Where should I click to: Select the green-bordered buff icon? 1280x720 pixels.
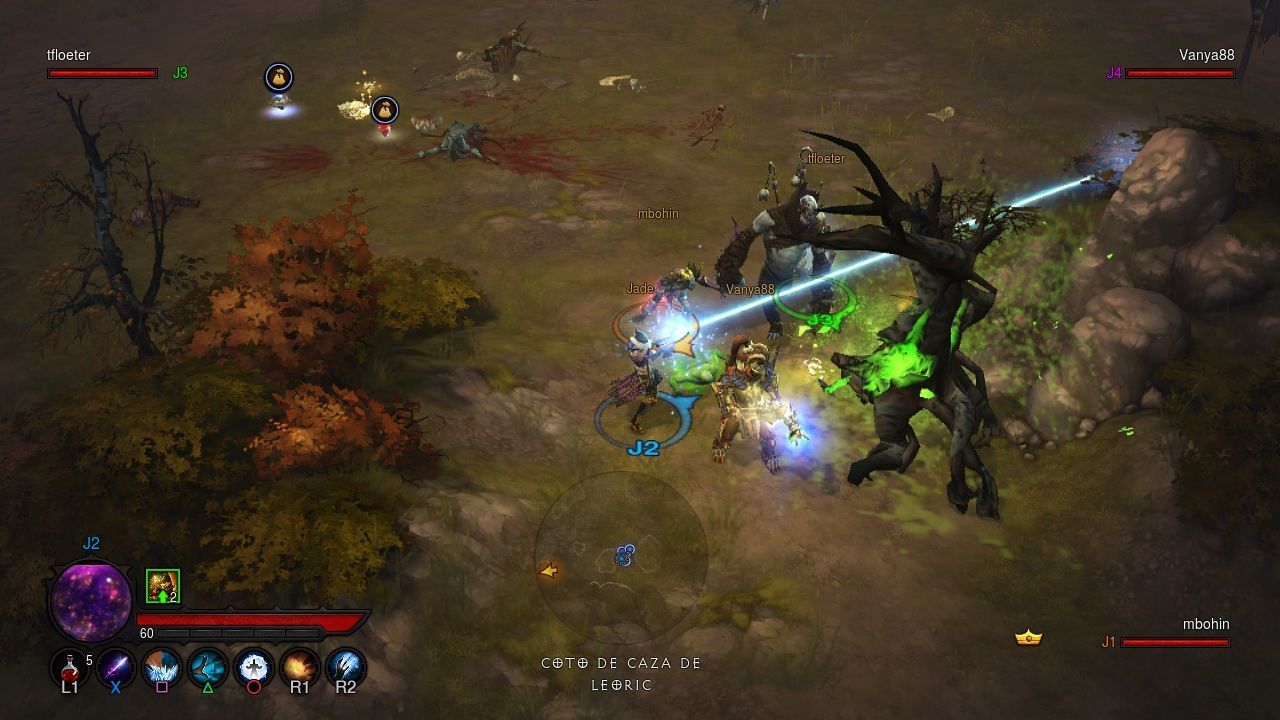point(163,586)
